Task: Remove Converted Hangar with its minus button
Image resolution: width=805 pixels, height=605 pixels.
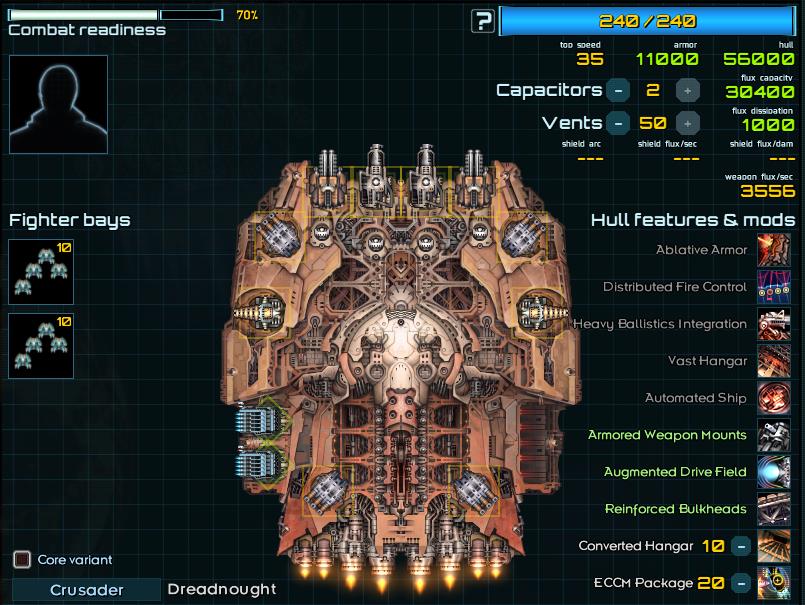Action: [740, 546]
